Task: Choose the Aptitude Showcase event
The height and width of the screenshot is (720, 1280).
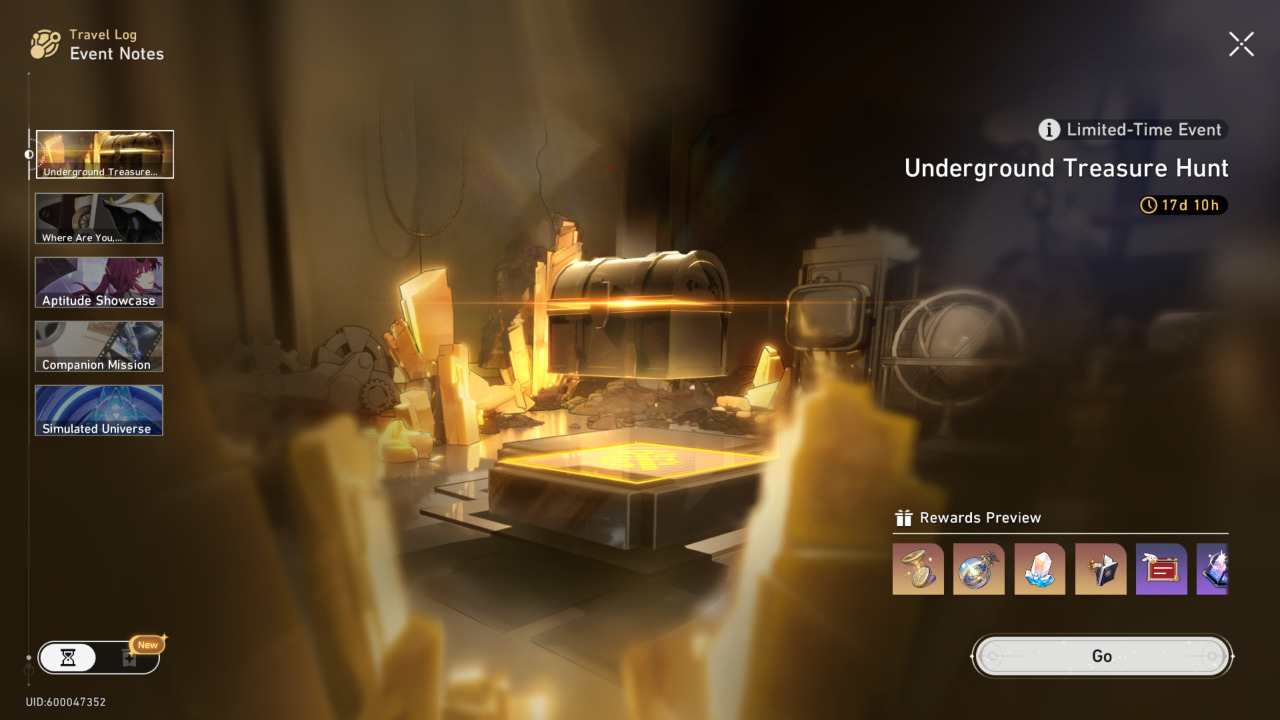Action: (x=99, y=282)
